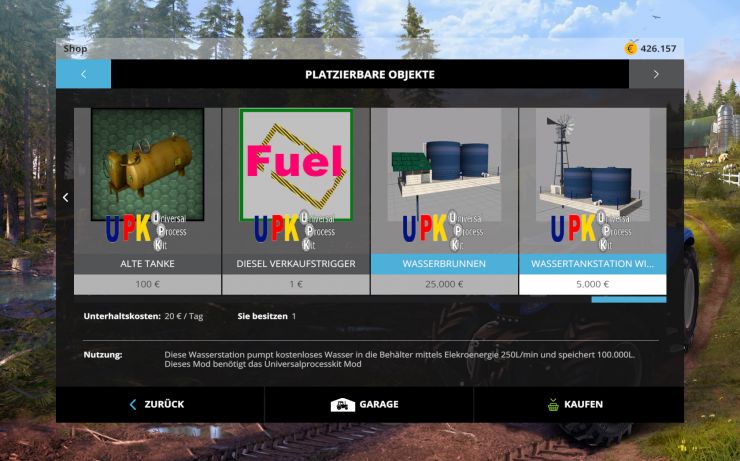Buy the item with Kaufen
The image size is (740, 461).
click(577, 404)
